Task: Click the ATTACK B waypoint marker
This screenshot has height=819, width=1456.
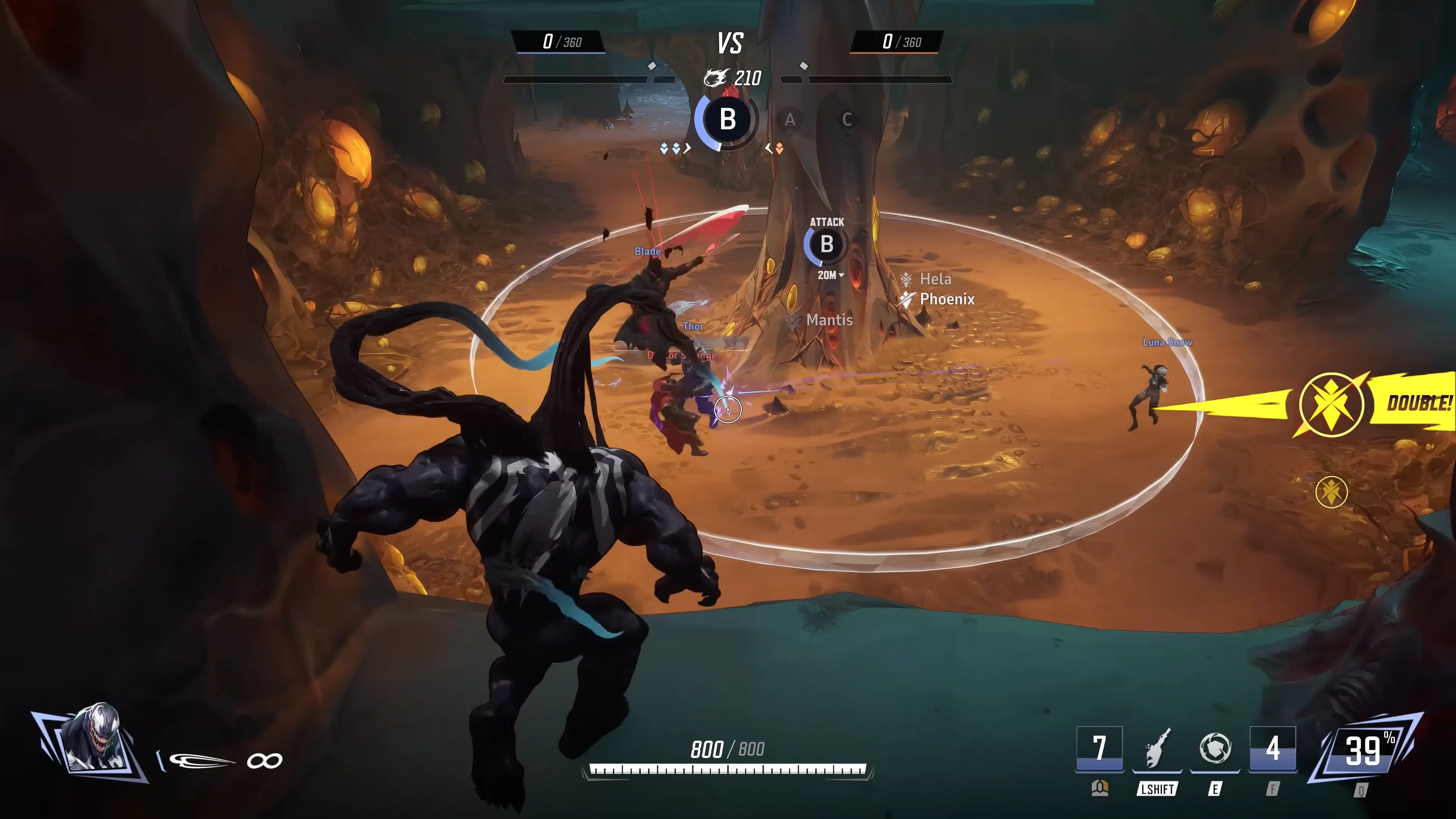Action: [826, 244]
